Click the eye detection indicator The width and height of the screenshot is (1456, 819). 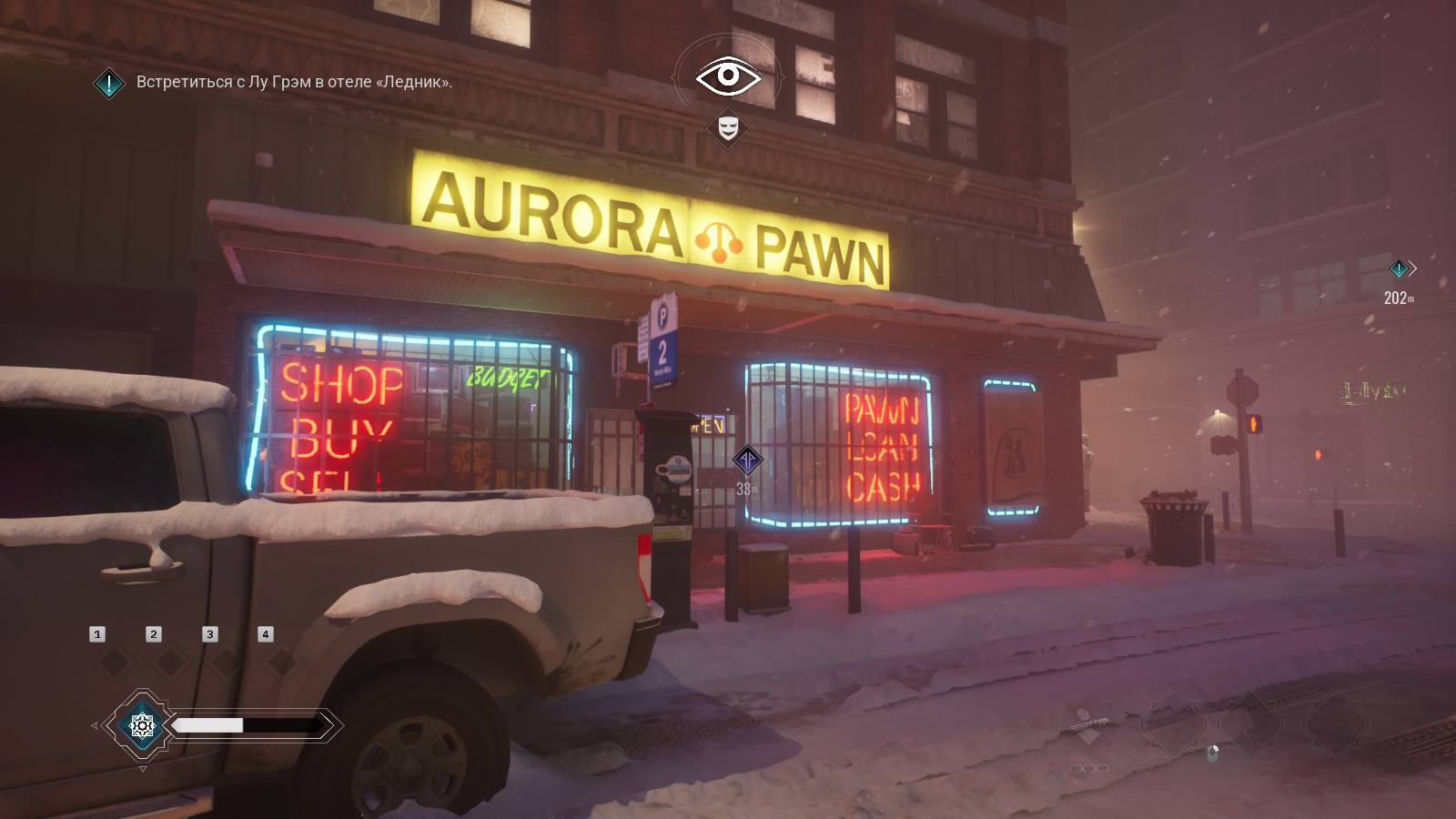point(728,76)
